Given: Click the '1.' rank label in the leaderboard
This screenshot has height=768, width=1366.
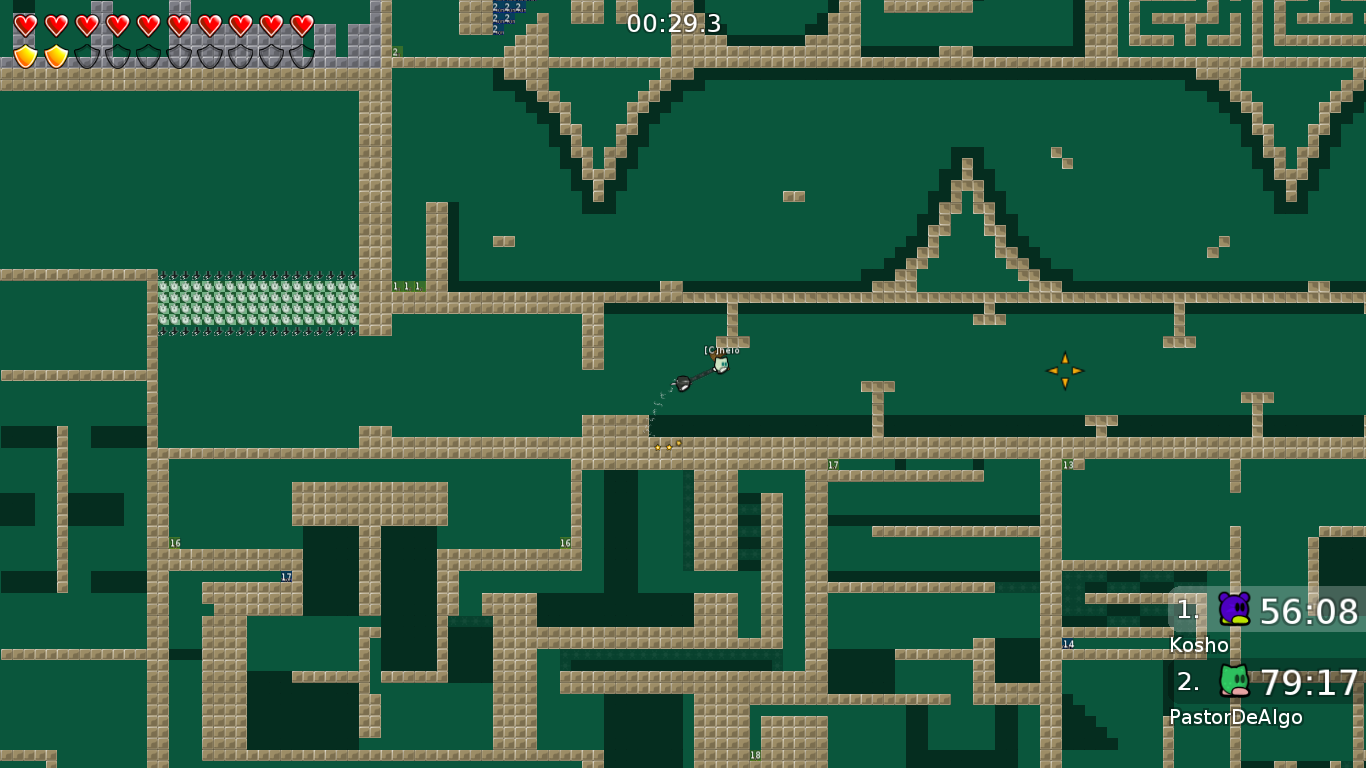Looking at the screenshot, I should pyautogui.click(x=1188, y=609).
